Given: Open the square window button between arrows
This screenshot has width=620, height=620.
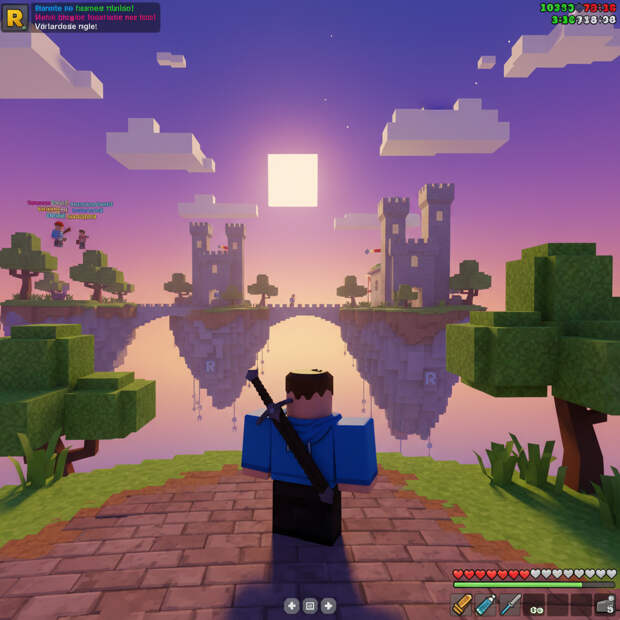Looking at the screenshot, I should [310, 605].
